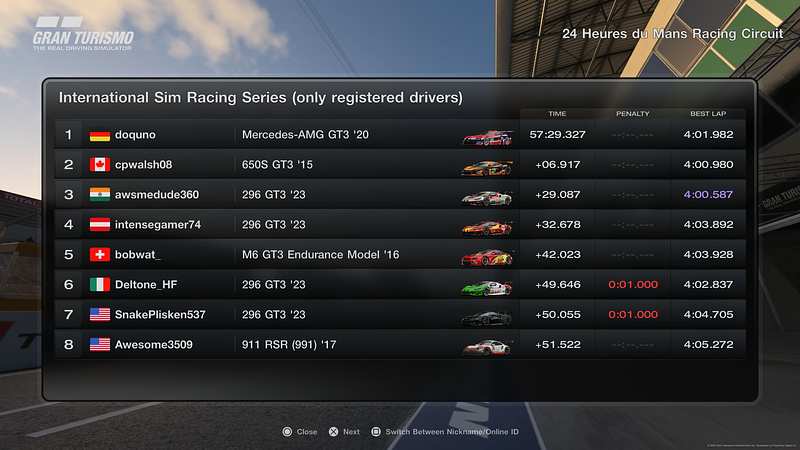Choose Deltone_HF in the standings
This screenshot has height=450, width=800.
pyautogui.click(x=400, y=285)
